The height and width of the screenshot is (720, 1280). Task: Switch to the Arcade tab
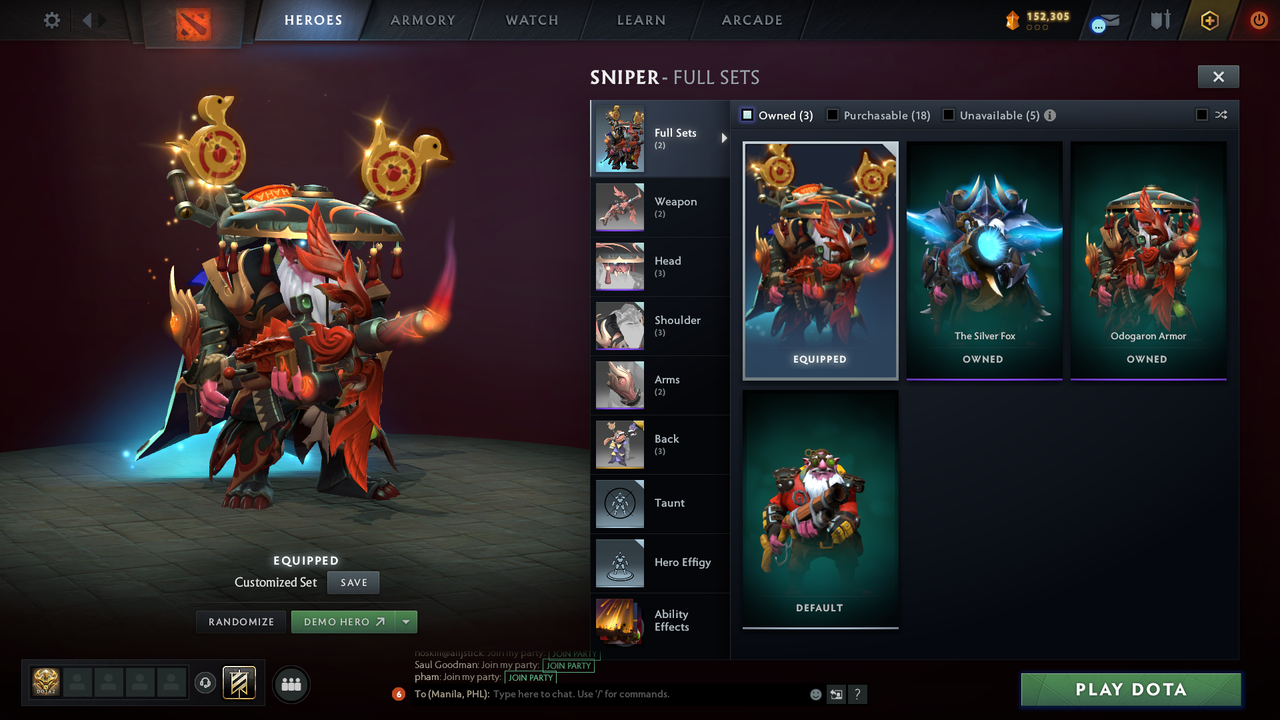coord(751,20)
